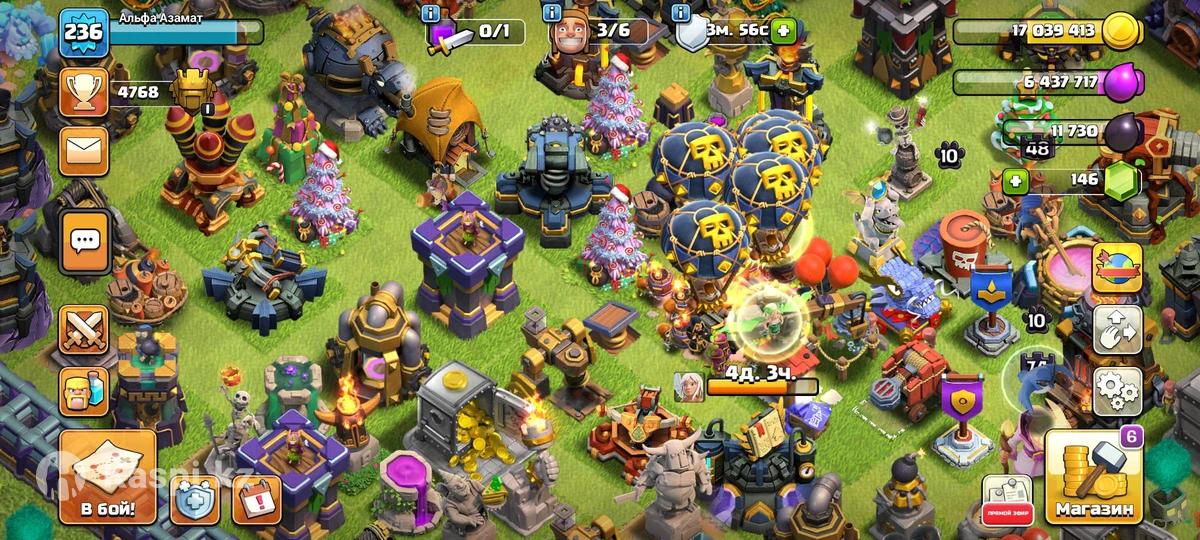Image resolution: width=1200 pixels, height=540 pixels.
Task: Show info for the 0/1 laboratory counter
Action: 431,13
